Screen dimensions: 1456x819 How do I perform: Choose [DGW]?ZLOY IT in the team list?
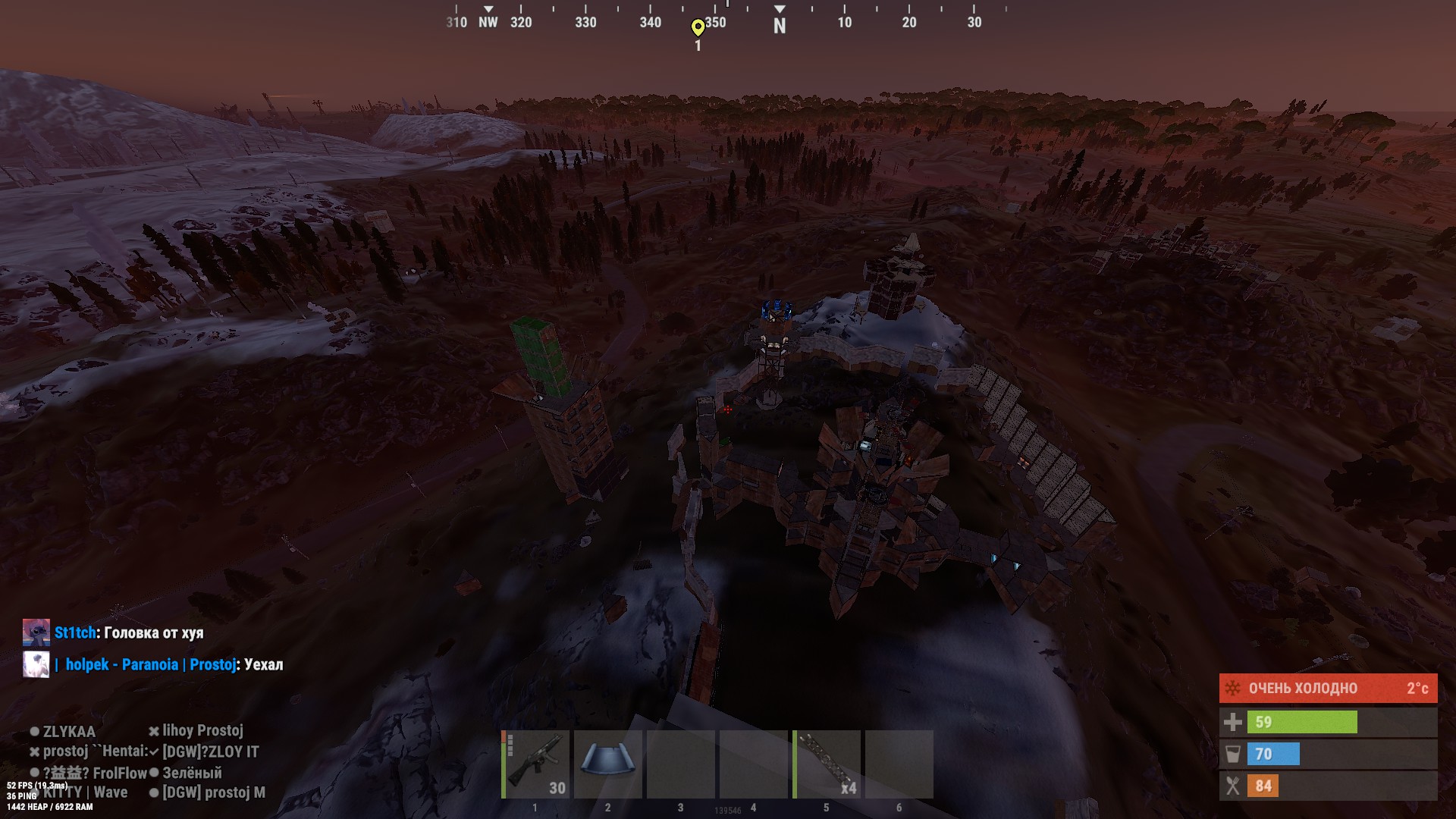pos(210,752)
